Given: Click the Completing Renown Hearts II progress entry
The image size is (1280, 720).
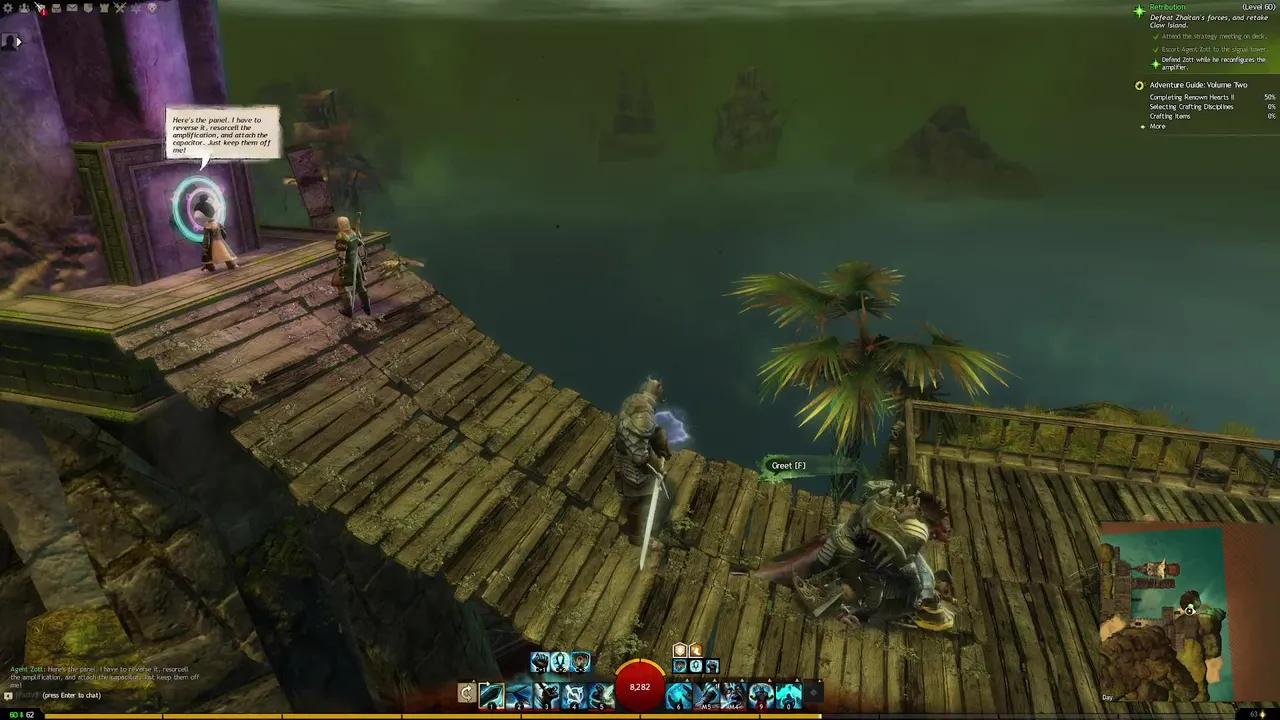Looking at the screenshot, I should pyautogui.click(x=1195, y=97).
